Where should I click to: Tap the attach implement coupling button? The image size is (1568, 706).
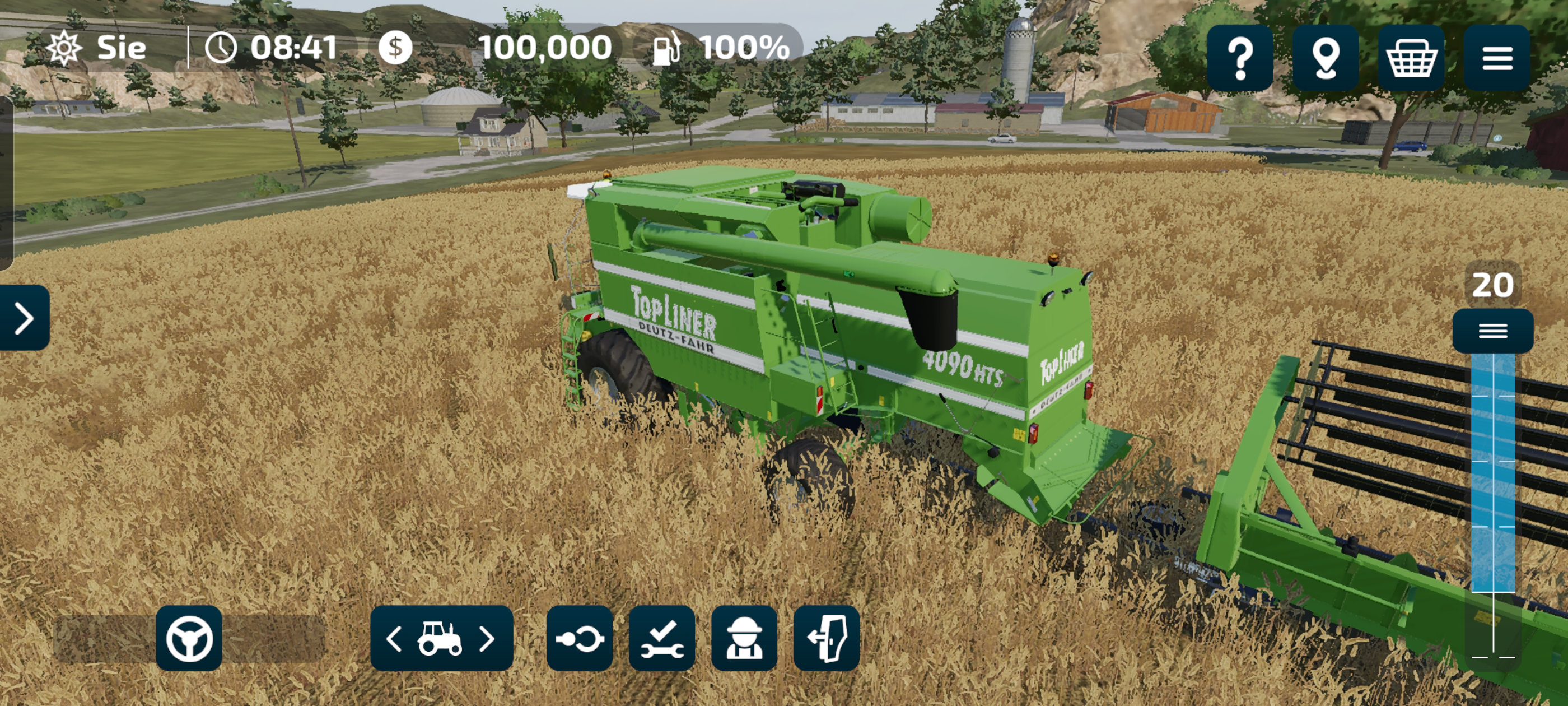coord(580,639)
